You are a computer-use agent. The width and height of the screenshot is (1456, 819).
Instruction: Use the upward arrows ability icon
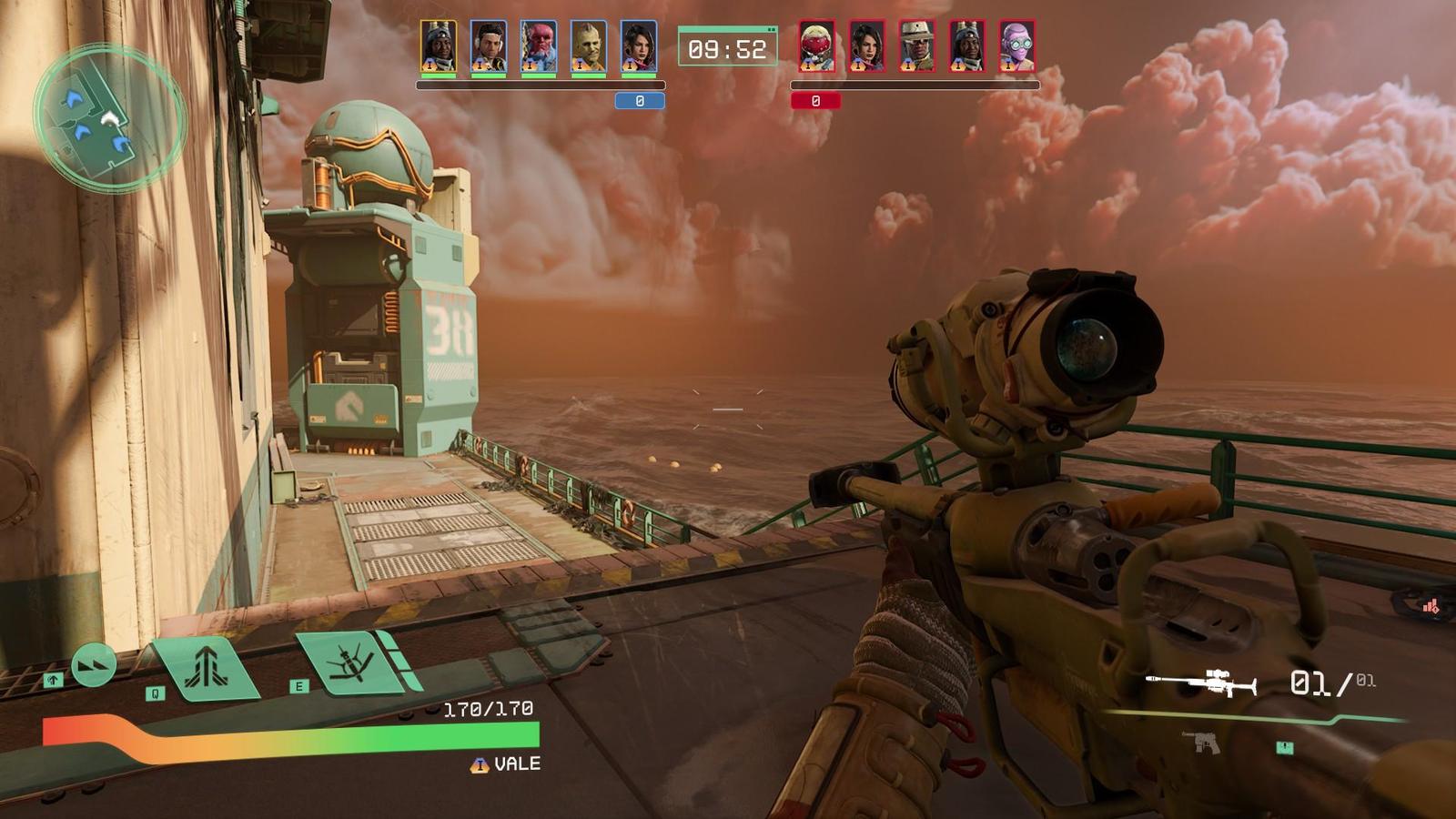[x=207, y=669]
